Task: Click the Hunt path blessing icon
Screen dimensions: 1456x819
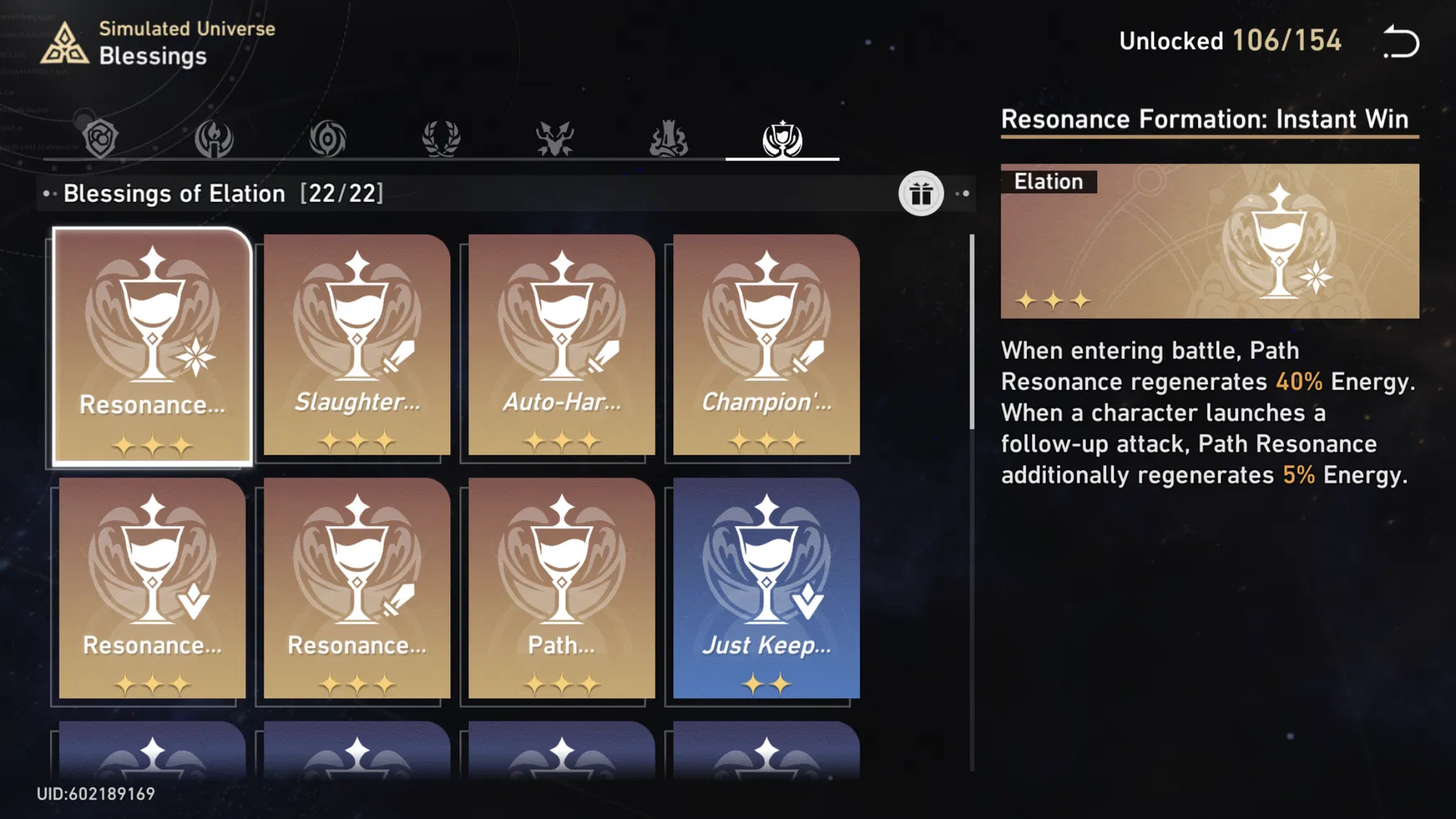Action: tap(555, 138)
